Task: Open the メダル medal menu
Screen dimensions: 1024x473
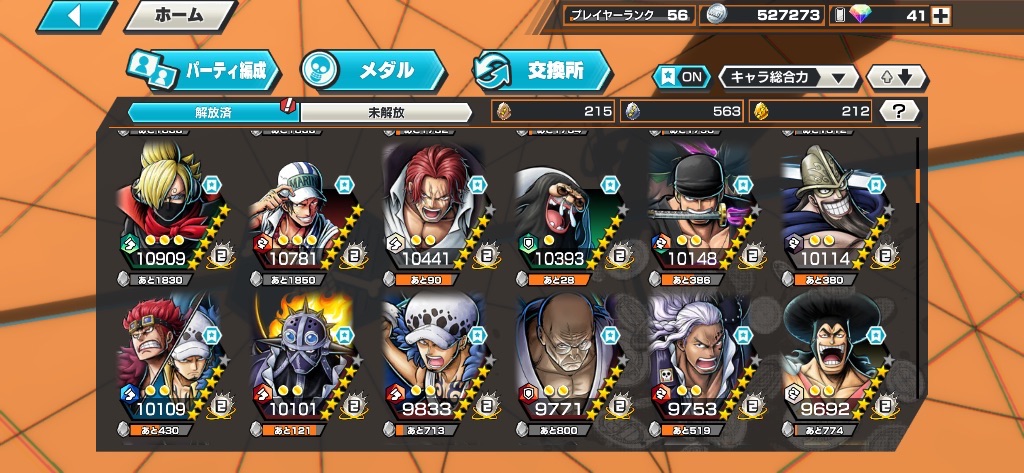Action: 372,70
